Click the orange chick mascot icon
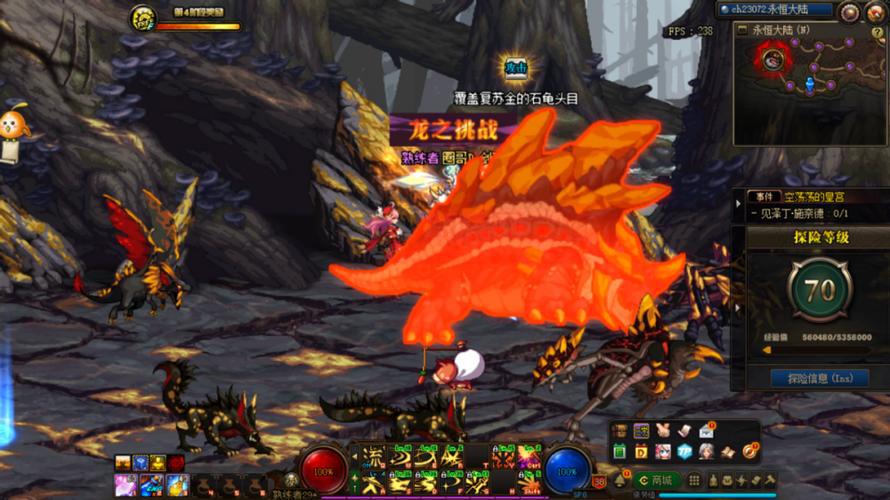The height and width of the screenshot is (500, 890). (x=13, y=123)
